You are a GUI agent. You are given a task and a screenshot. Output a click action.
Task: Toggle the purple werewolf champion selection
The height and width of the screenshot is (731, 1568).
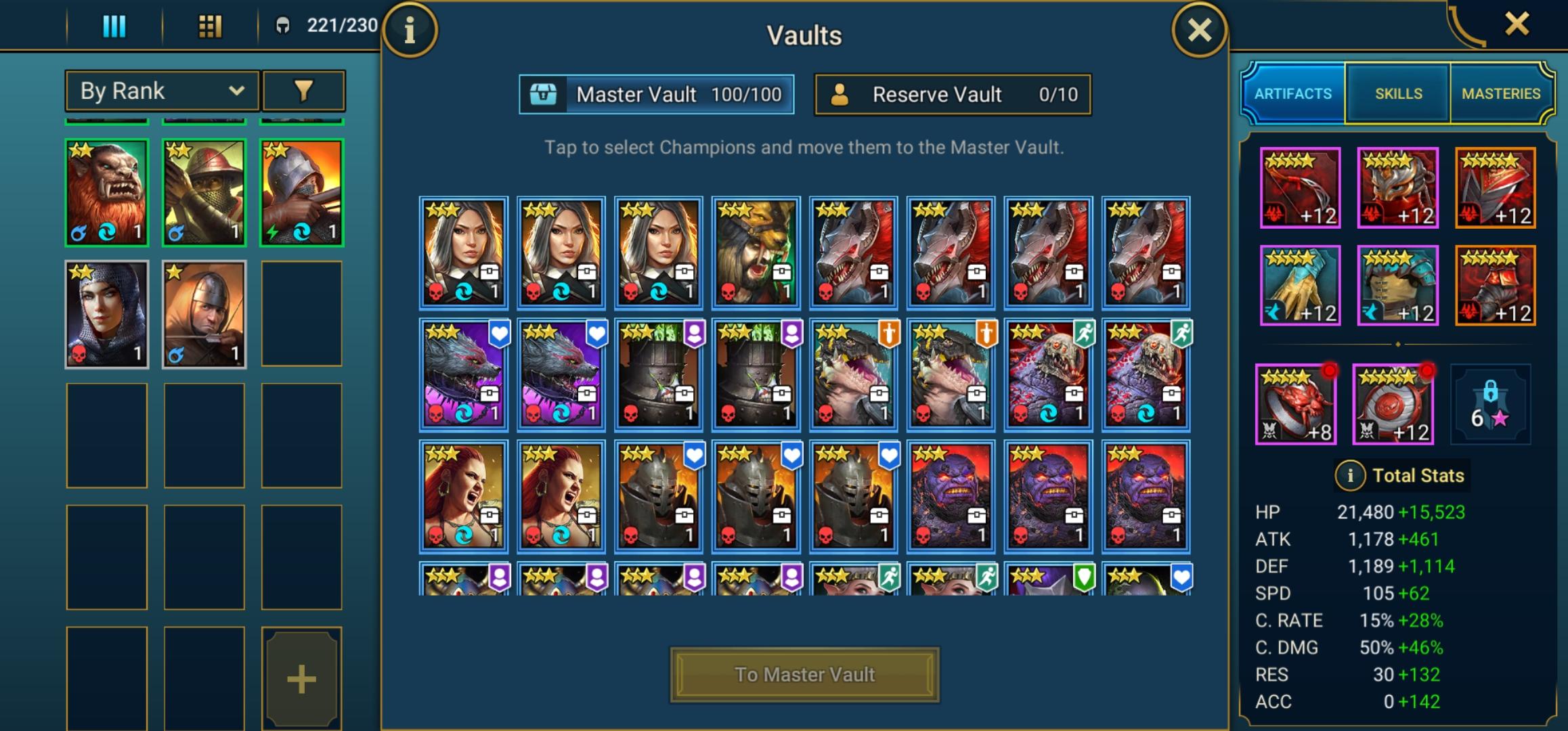(x=463, y=374)
